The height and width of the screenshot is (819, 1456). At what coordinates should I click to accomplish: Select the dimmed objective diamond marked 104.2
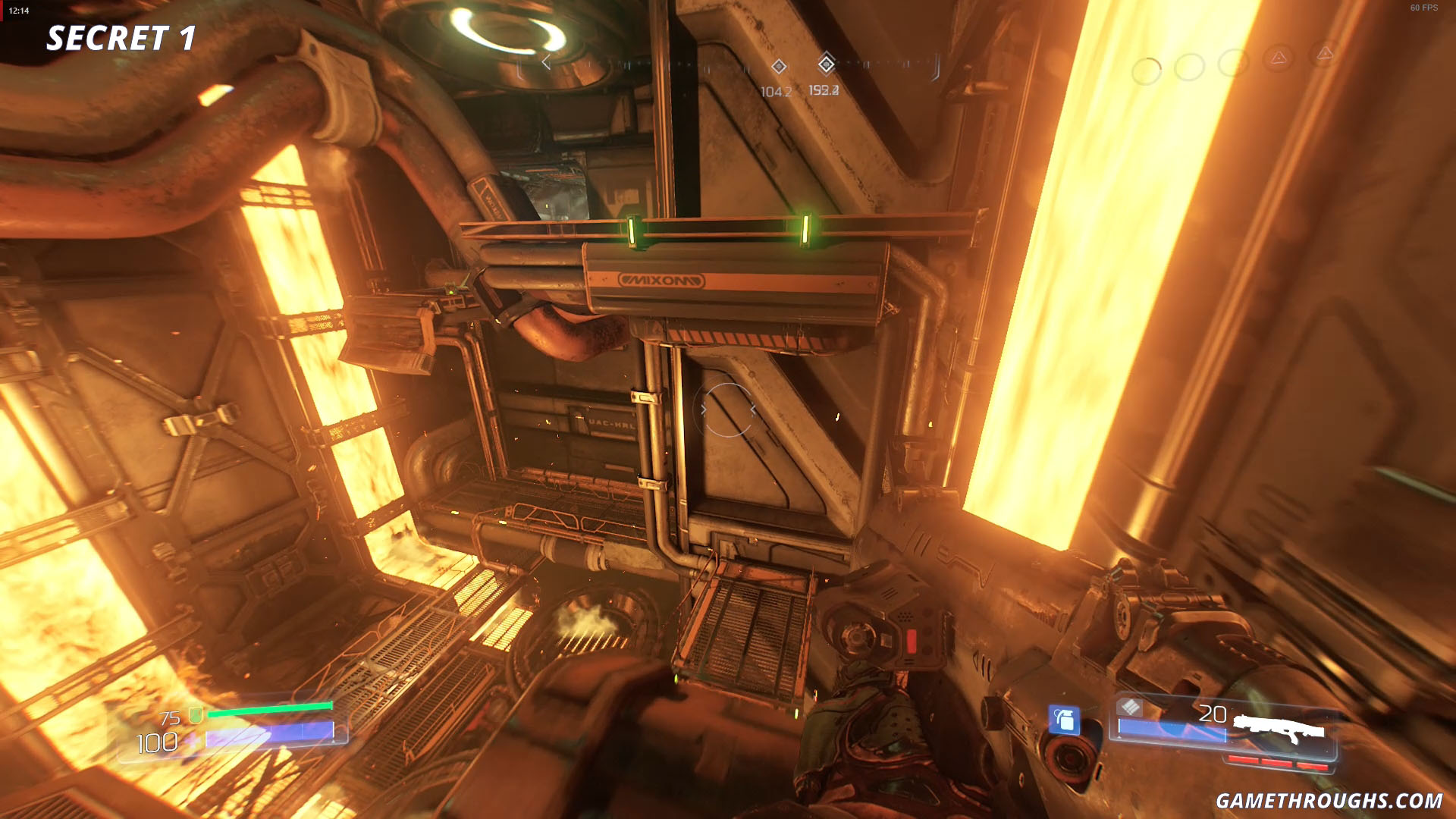pos(779,67)
